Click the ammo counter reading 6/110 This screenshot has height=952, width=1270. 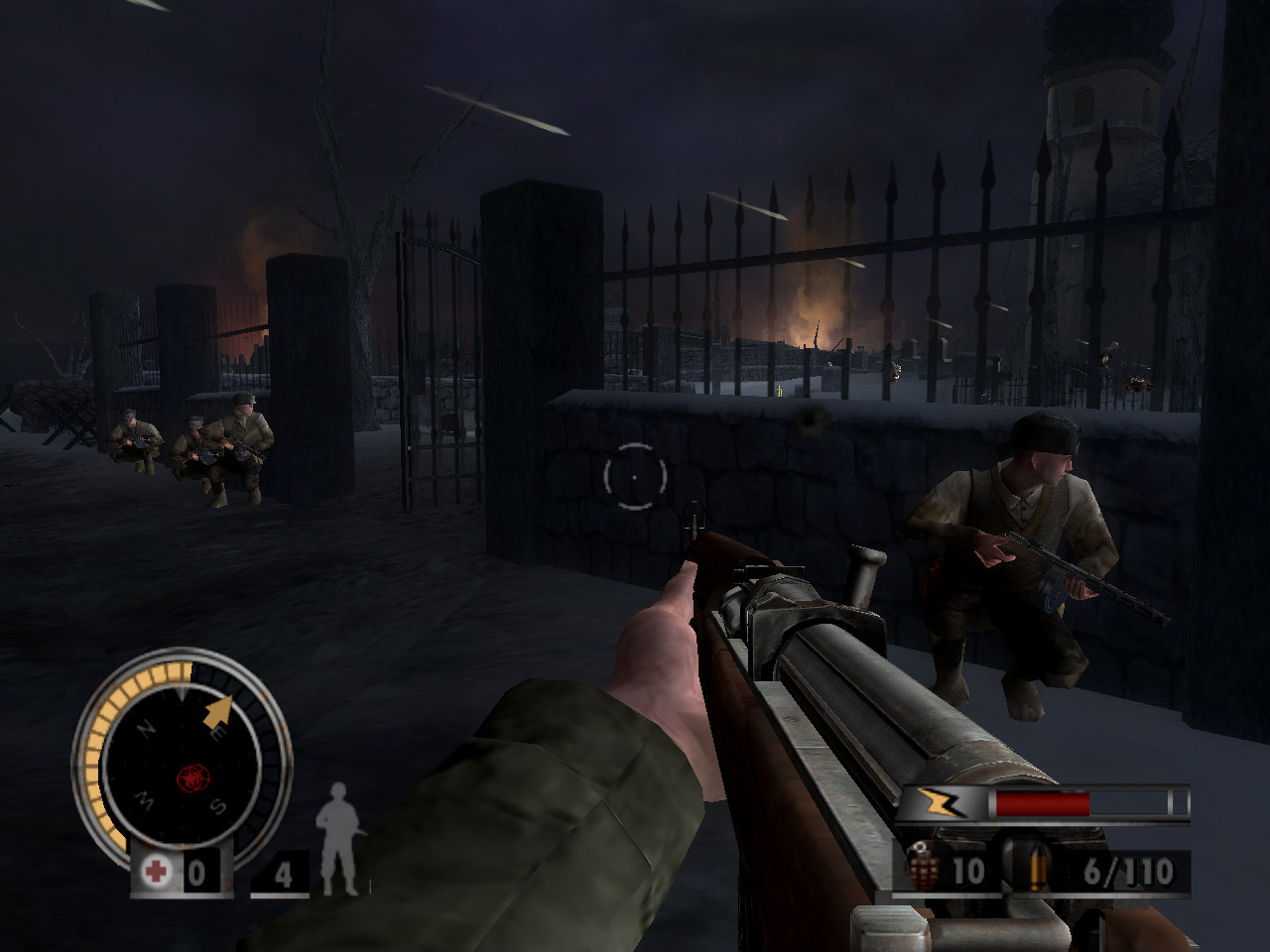tap(1130, 871)
